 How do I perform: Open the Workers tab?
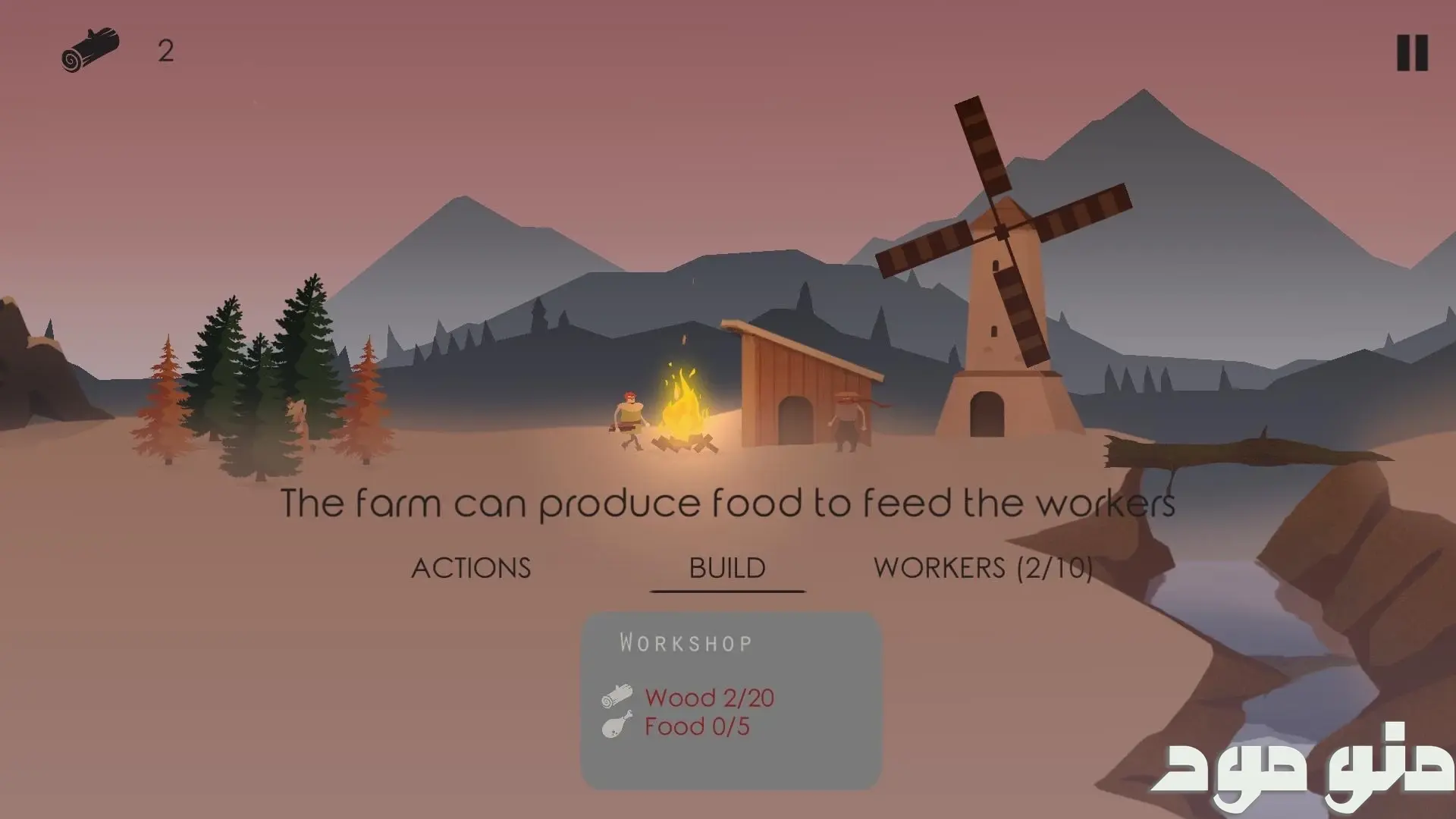(x=983, y=568)
